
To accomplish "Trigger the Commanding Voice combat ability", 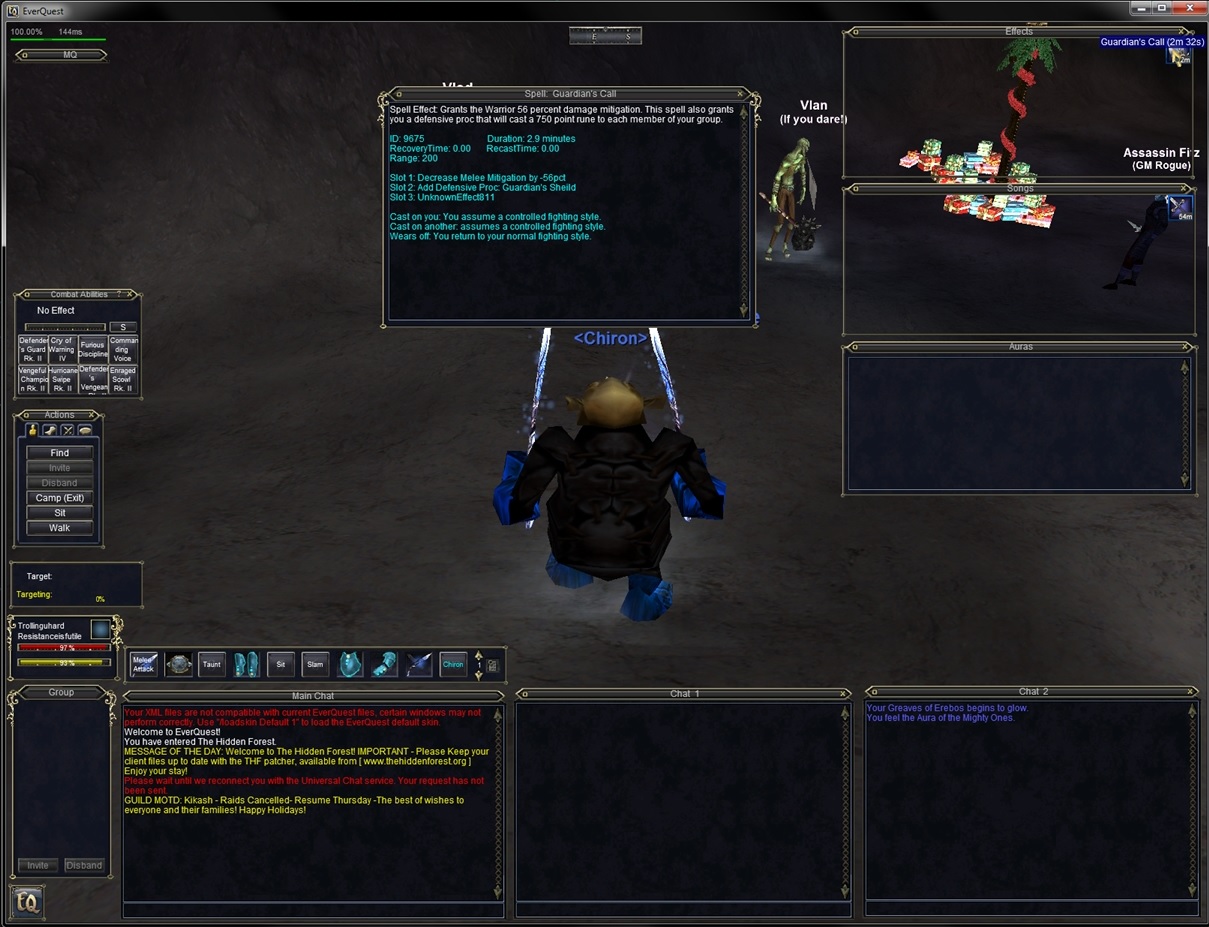I will [x=123, y=349].
